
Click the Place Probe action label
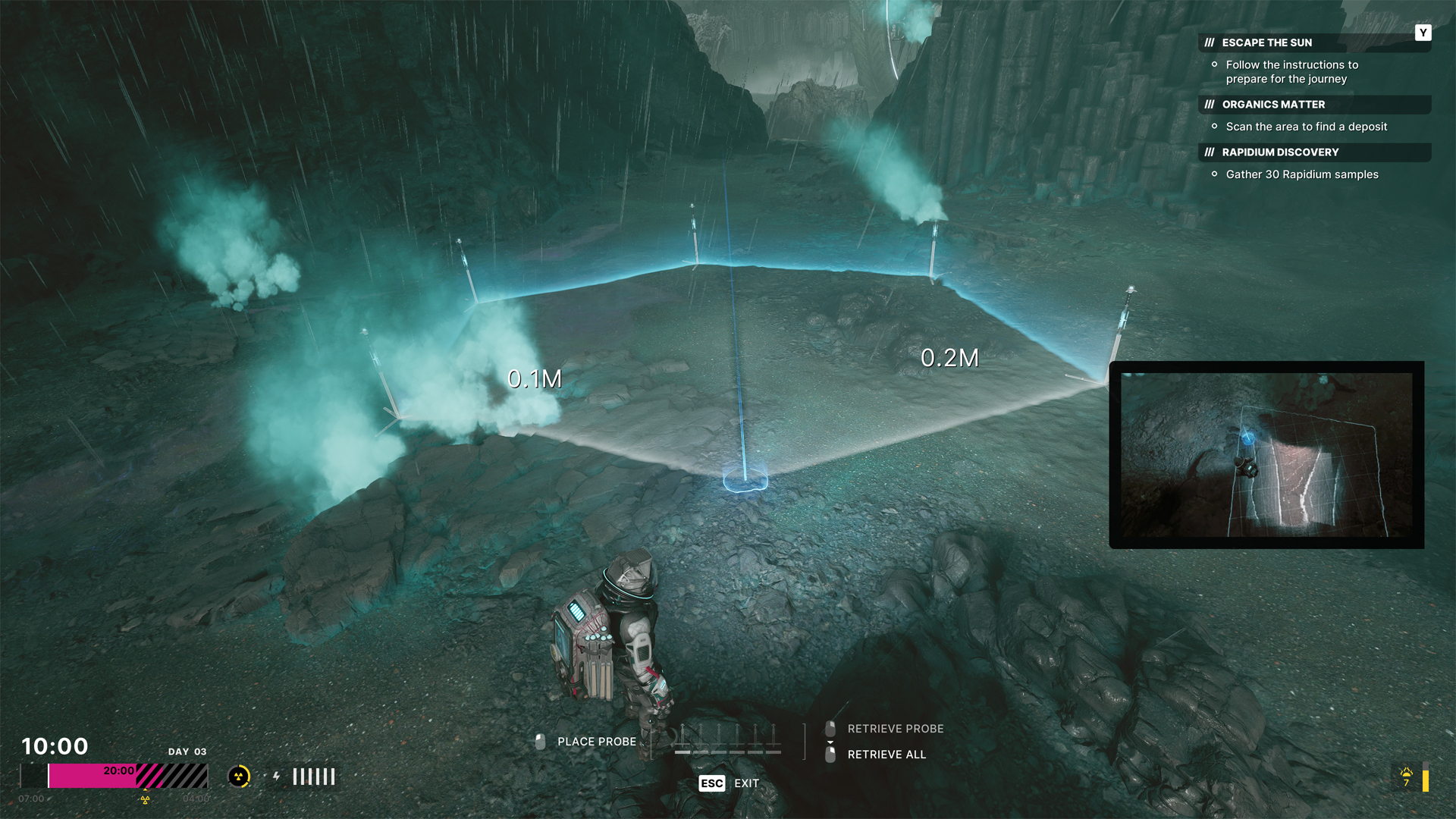tap(596, 742)
